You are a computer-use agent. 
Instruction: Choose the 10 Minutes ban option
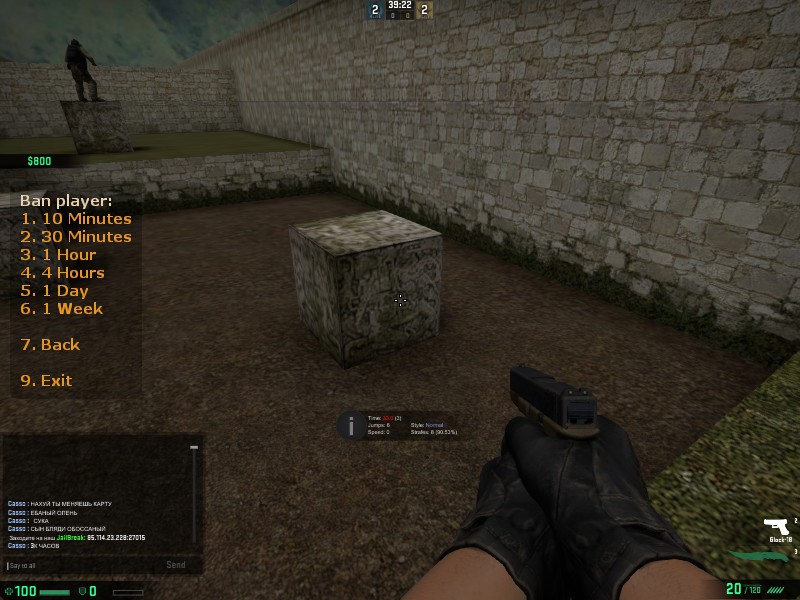76,219
